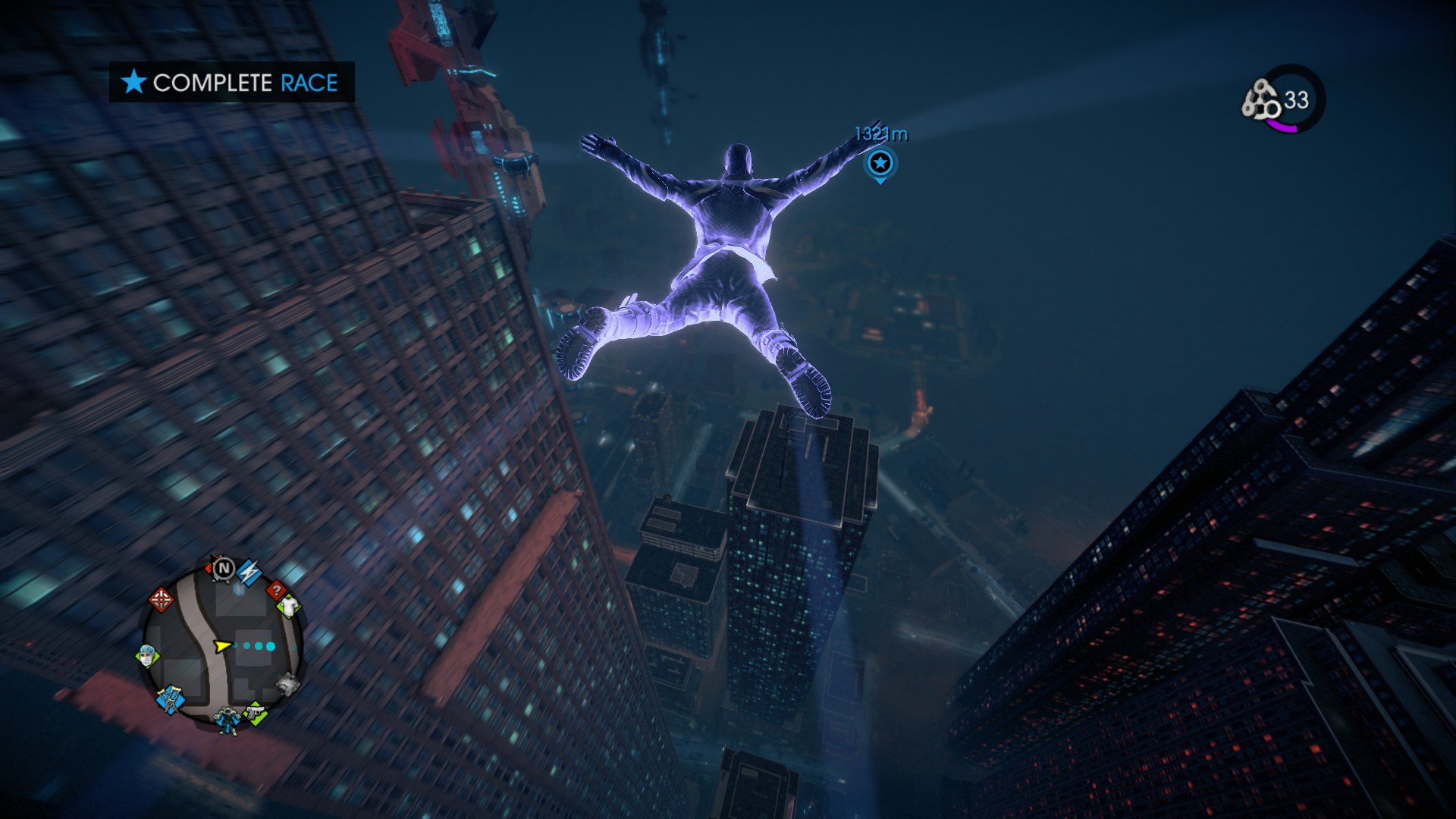Select the red question mark minimap marker
The height and width of the screenshot is (819, 1456).
tap(277, 589)
